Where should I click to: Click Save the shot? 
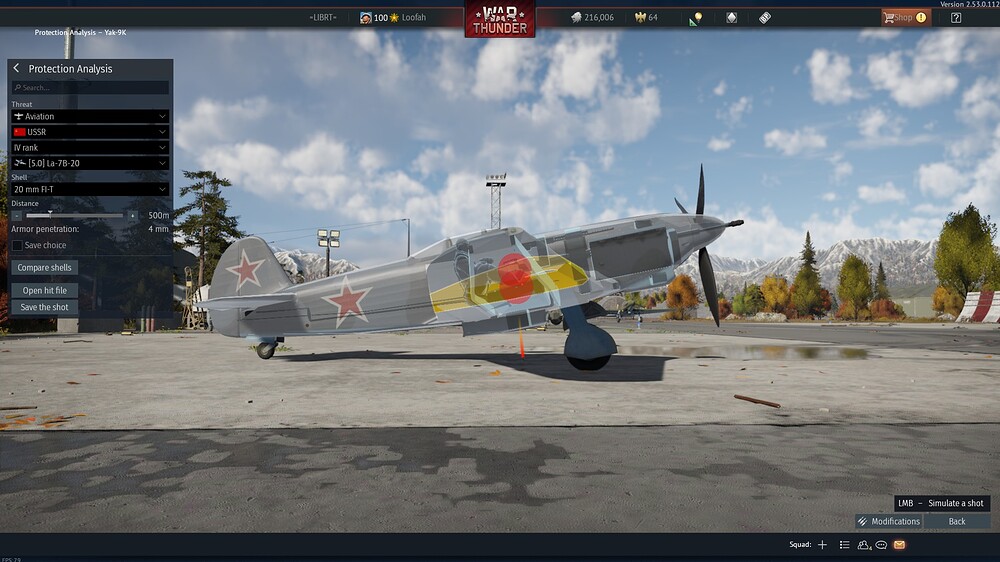tap(45, 307)
